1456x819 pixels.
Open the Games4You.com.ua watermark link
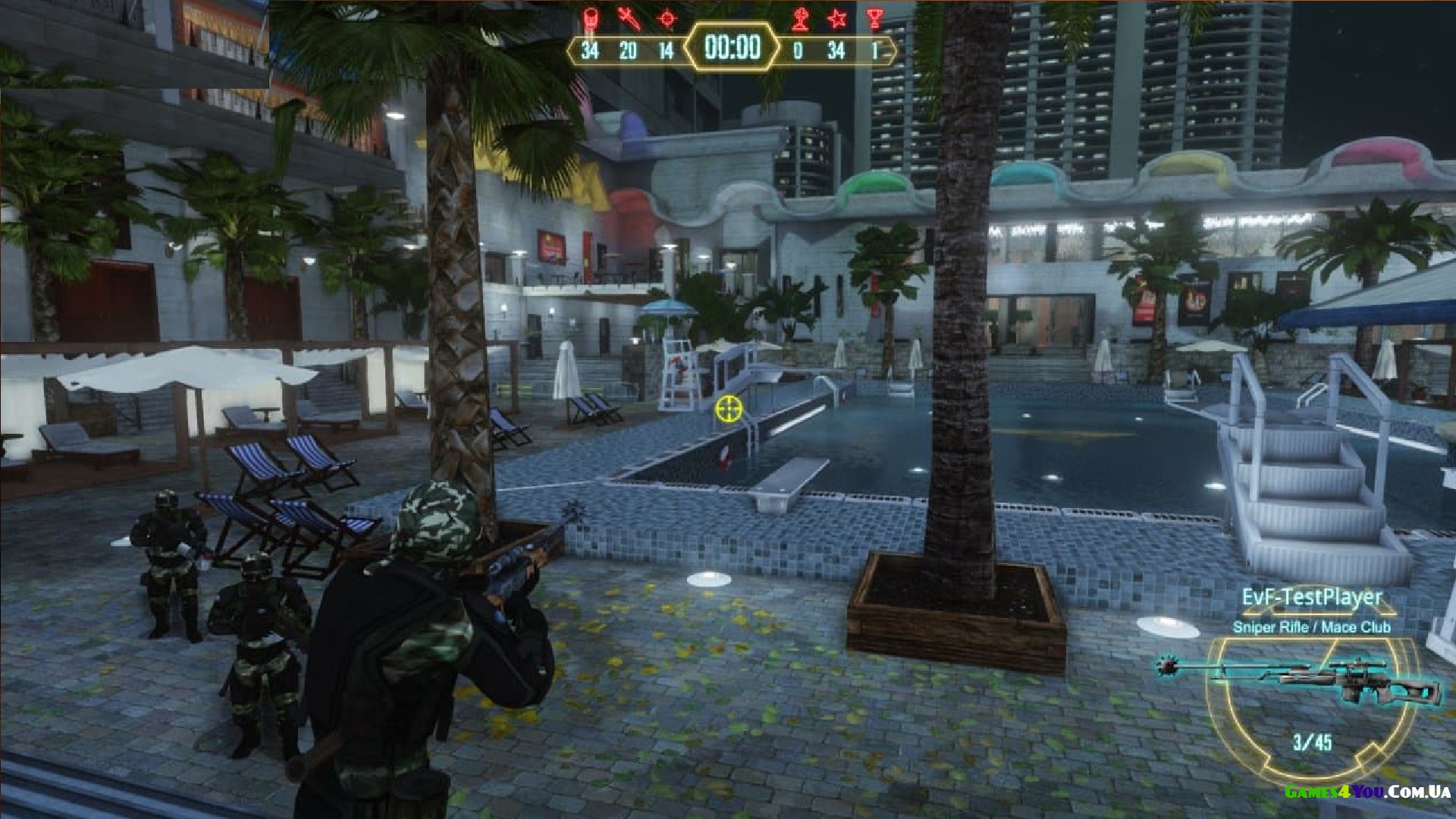(x=1367, y=792)
